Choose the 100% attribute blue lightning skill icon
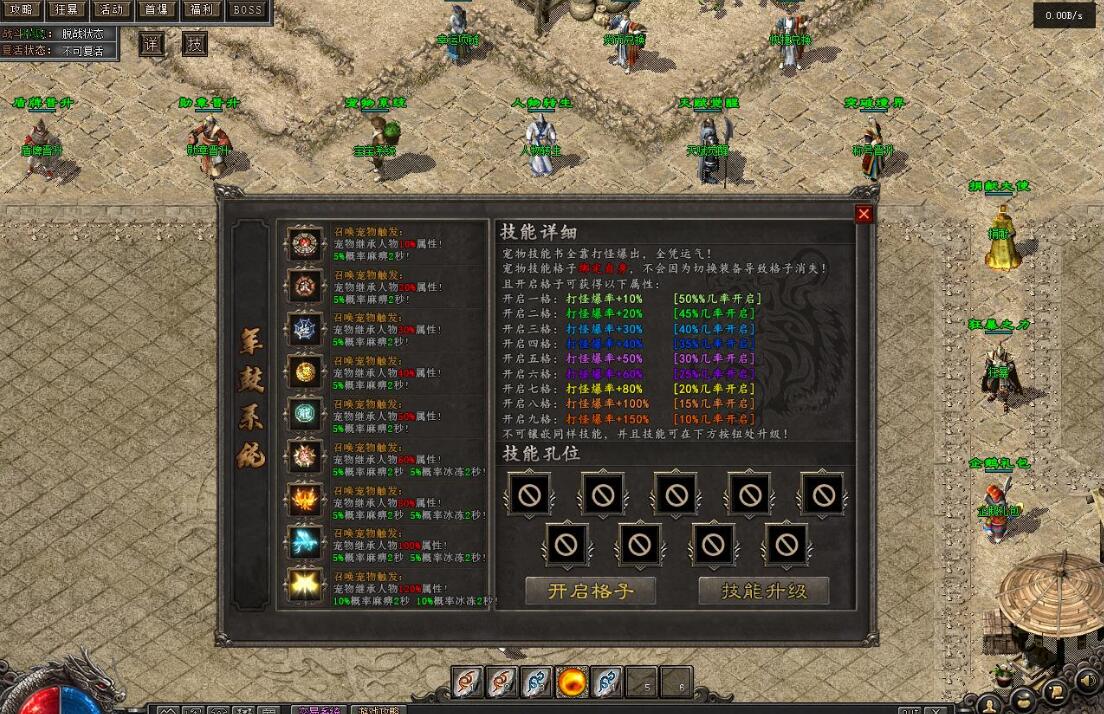This screenshot has height=714, width=1104. click(x=305, y=541)
